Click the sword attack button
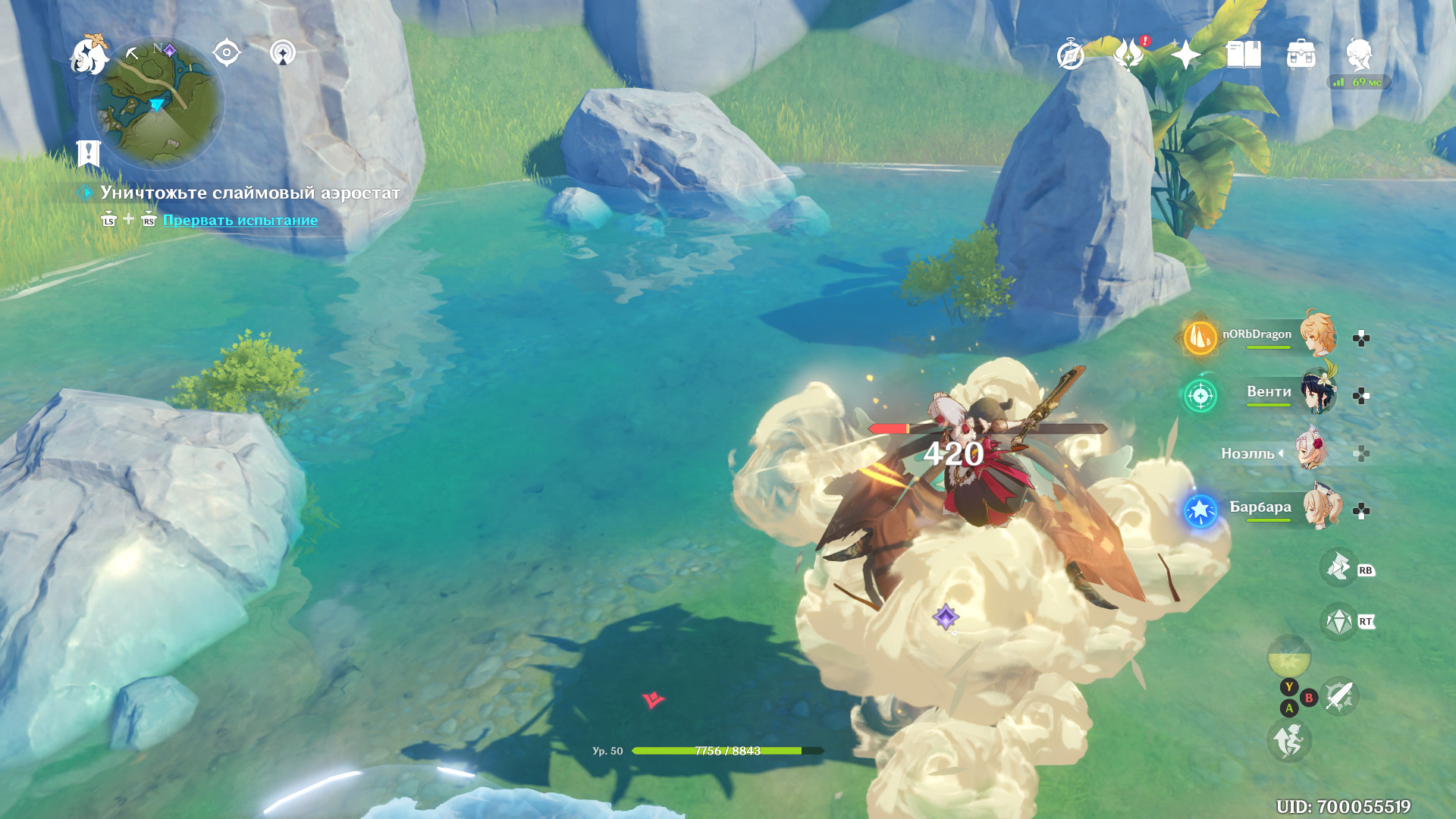Viewport: 1456px width, 819px height. click(x=1339, y=696)
